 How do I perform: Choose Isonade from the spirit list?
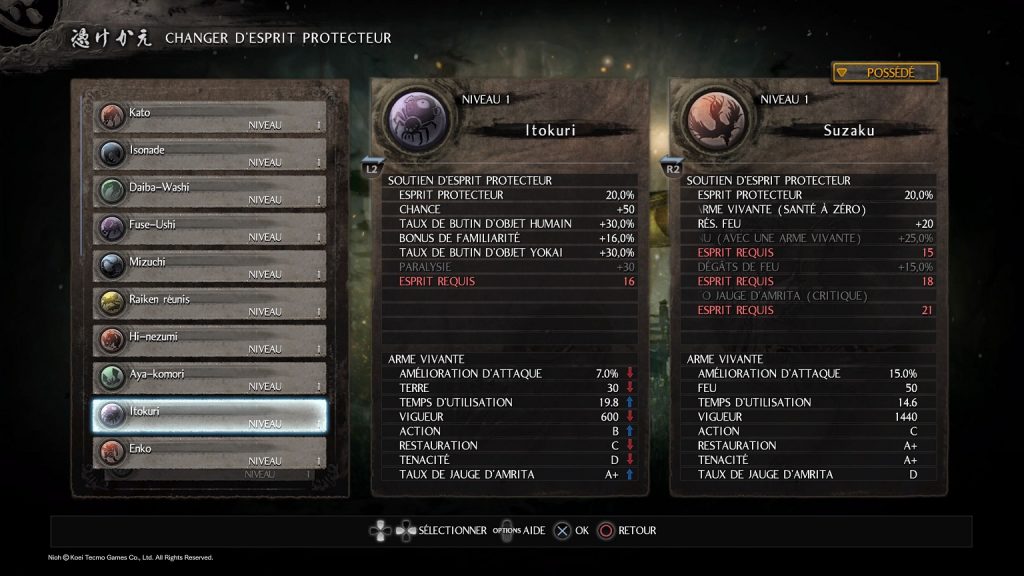coord(210,153)
